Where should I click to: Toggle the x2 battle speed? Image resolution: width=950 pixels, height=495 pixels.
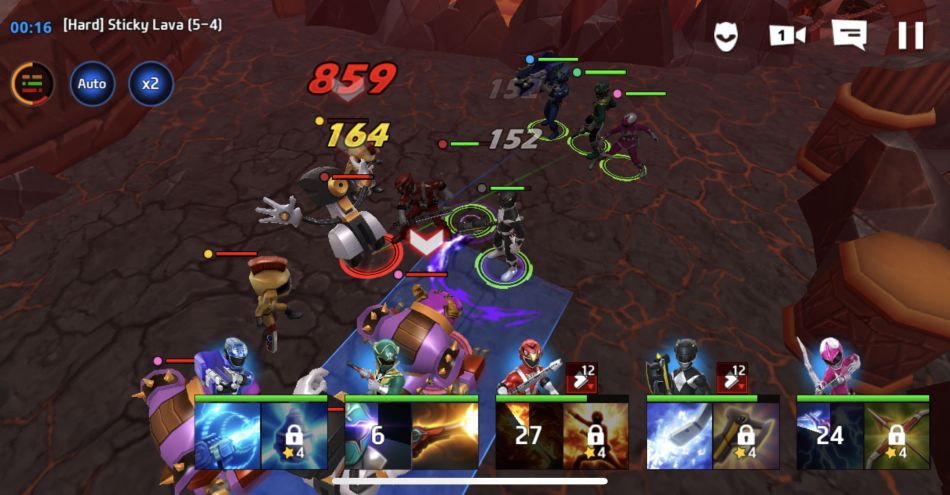150,84
